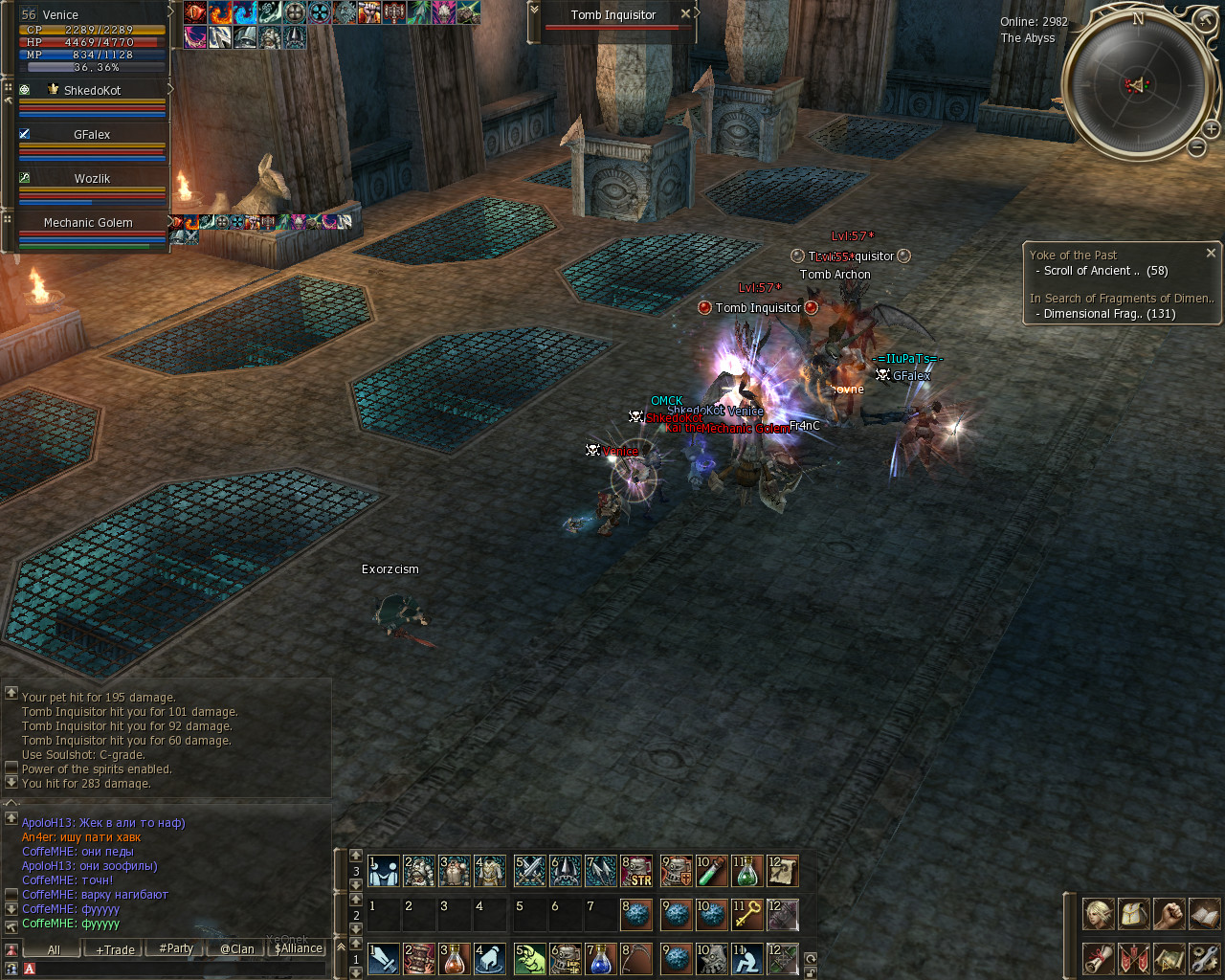Use the blue mana potion hotbar slot
This screenshot has height=980, width=1225.
(601, 959)
